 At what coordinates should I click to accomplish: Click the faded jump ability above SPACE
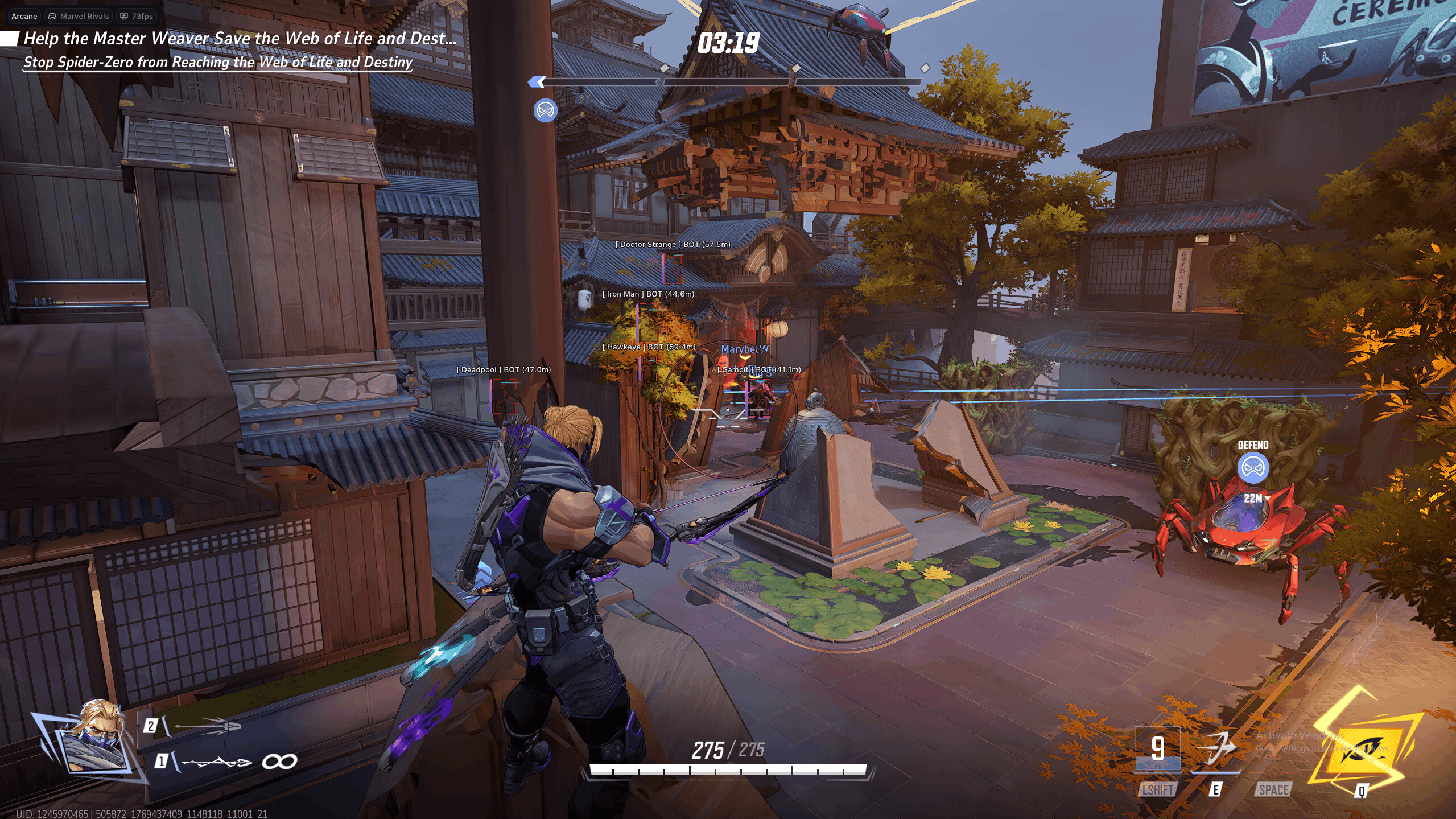1273,750
